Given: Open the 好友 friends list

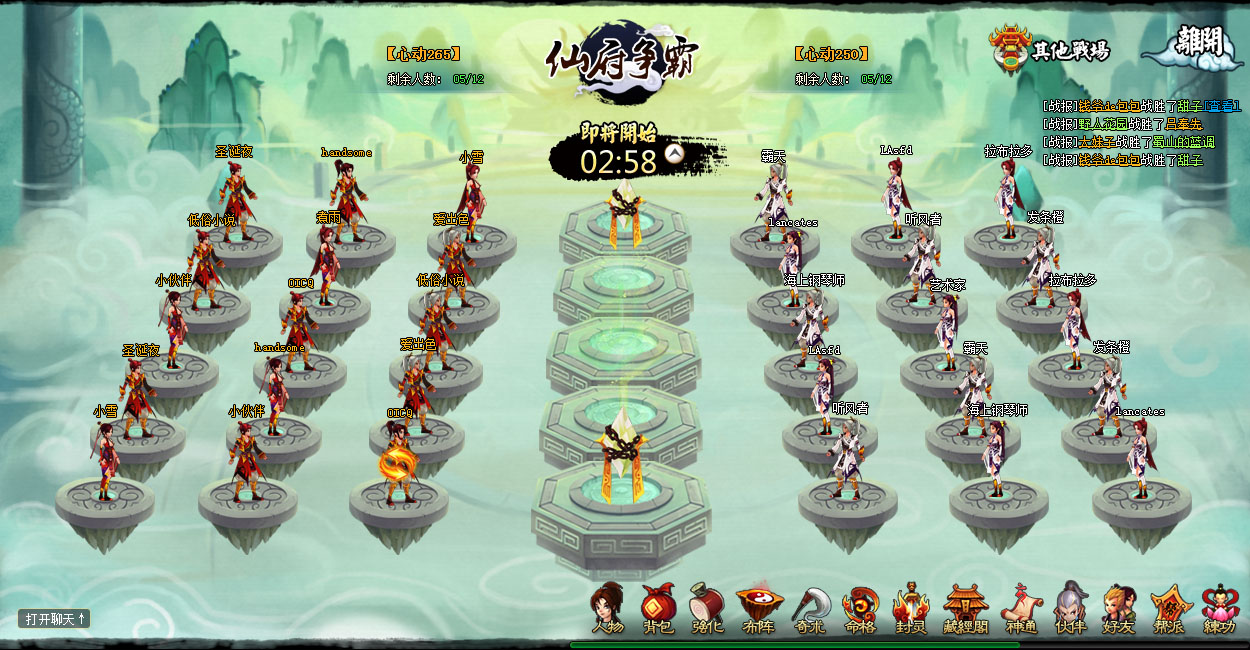Looking at the screenshot, I should click(1119, 608).
